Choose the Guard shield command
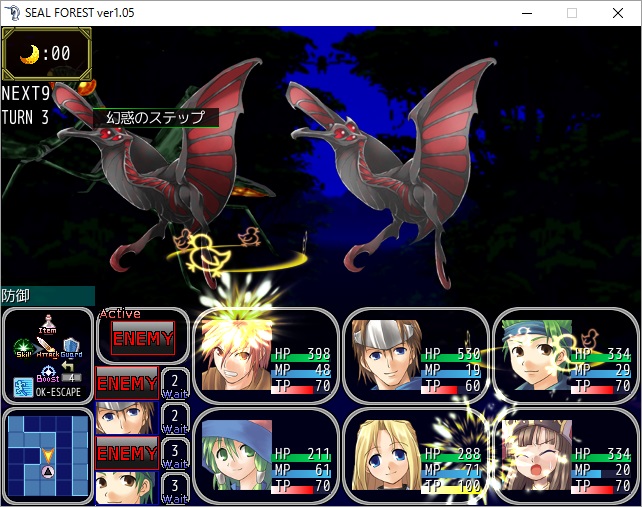This screenshot has width=642, height=507. click(72, 348)
